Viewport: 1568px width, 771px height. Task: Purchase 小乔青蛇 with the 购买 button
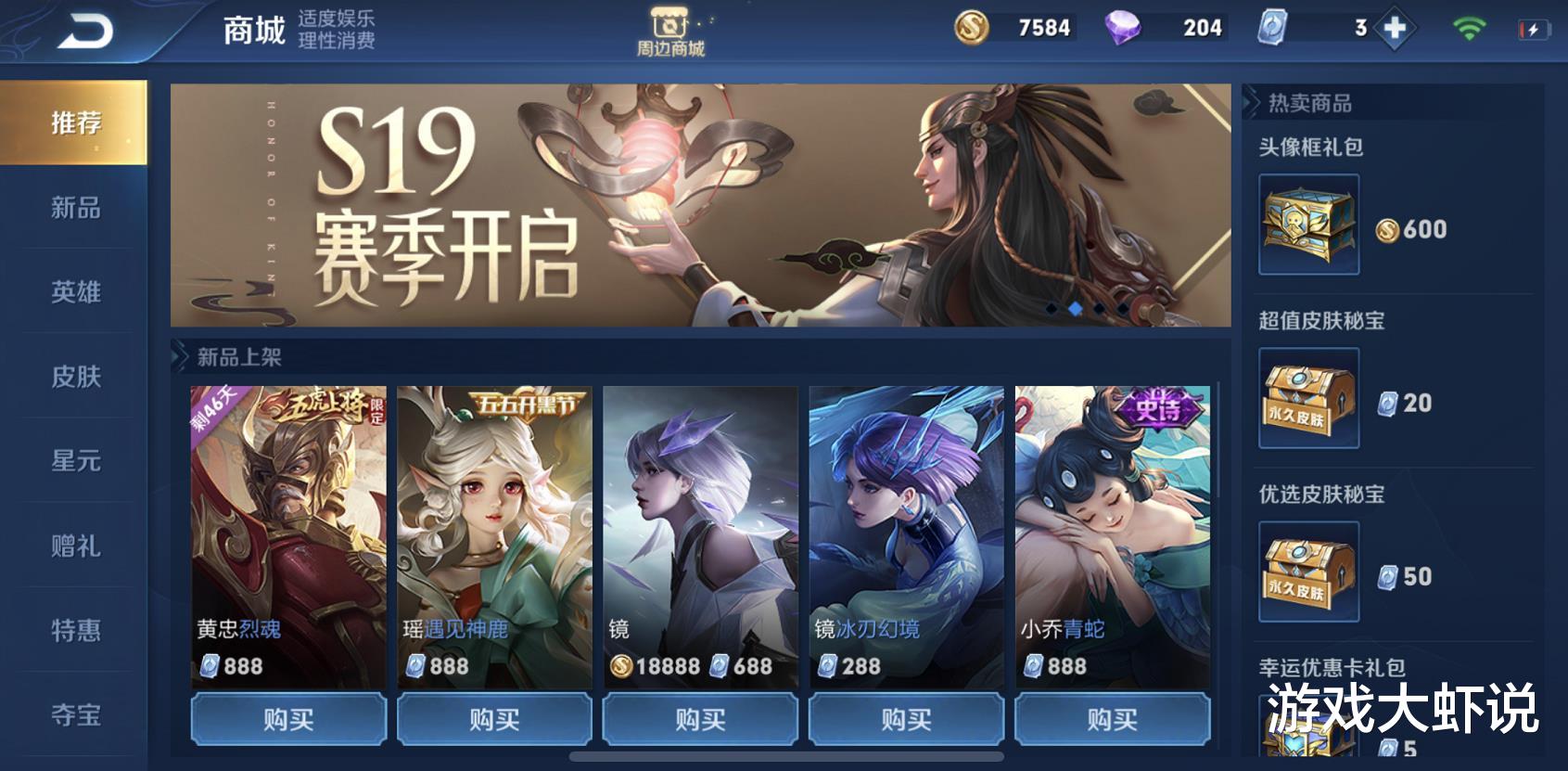(x=1112, y=718)
